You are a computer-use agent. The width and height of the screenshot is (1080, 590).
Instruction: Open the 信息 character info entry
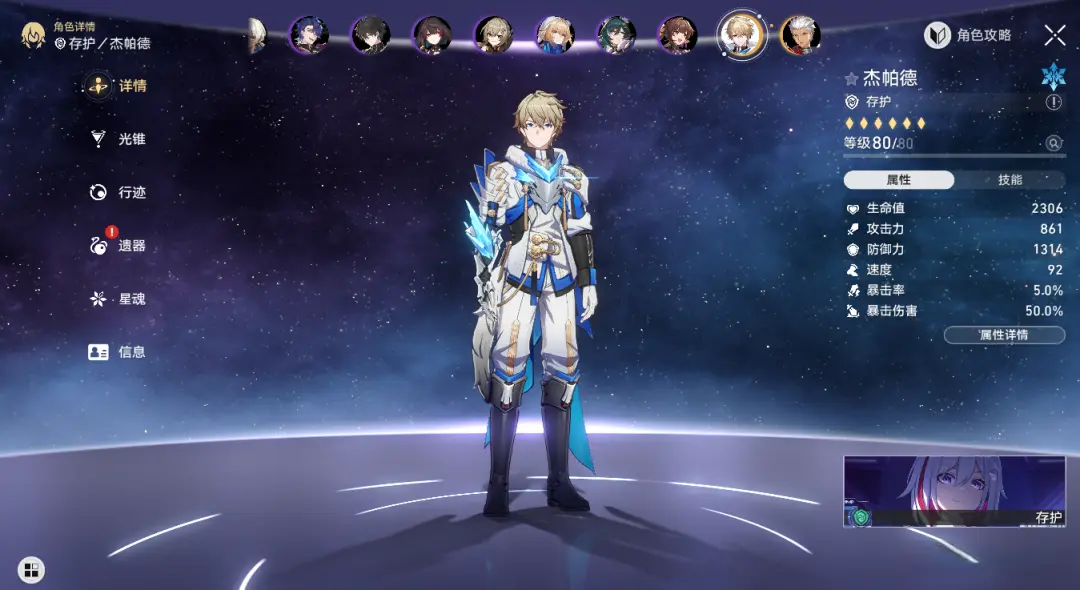(x=119, y=352)
